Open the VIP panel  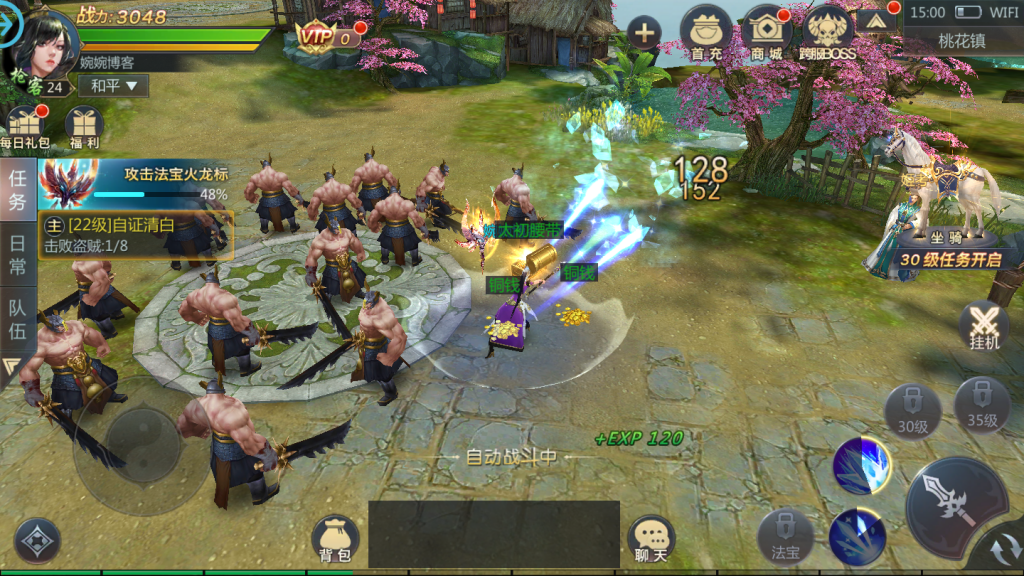click(329, 38)
